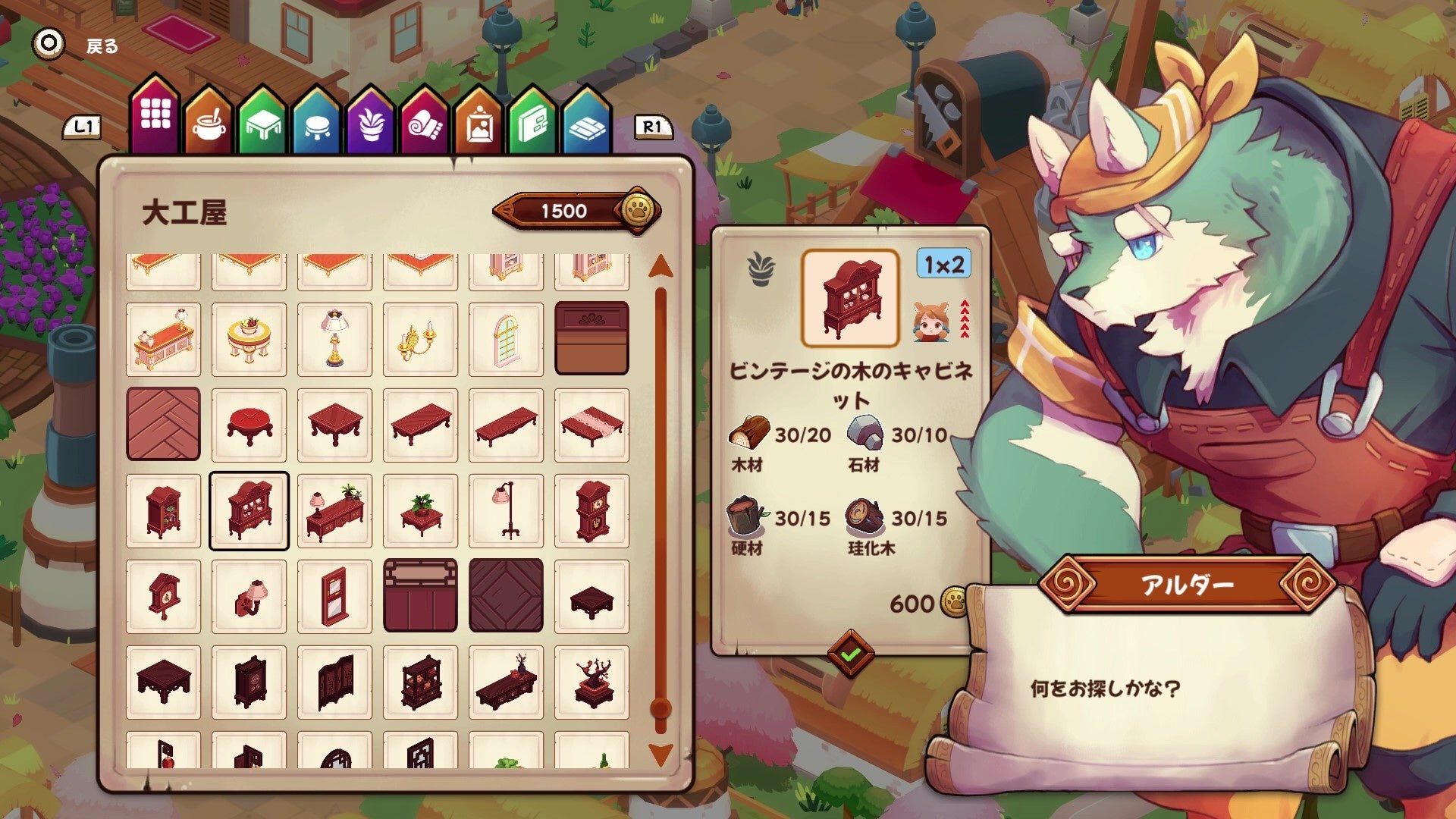The image size is (1456, 819).
Task: Select the cuckoo wall clock item
Action: pyautogui.click(x=163, y=596)
